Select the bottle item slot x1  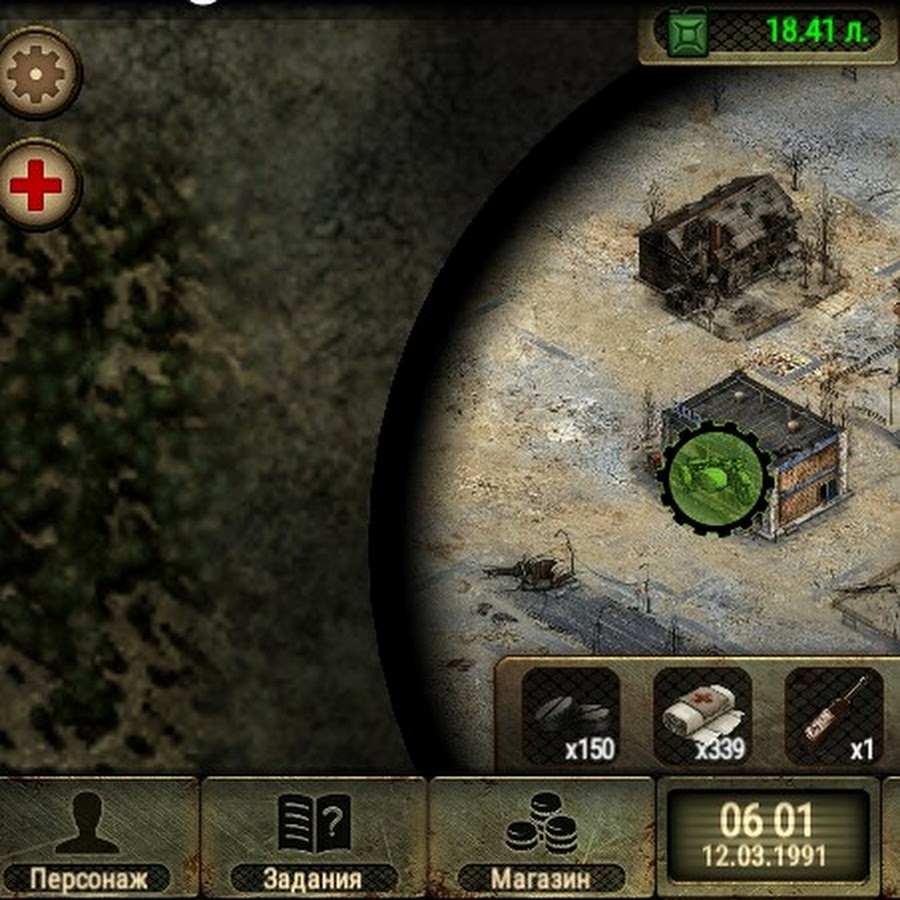[x=834, y=716]
